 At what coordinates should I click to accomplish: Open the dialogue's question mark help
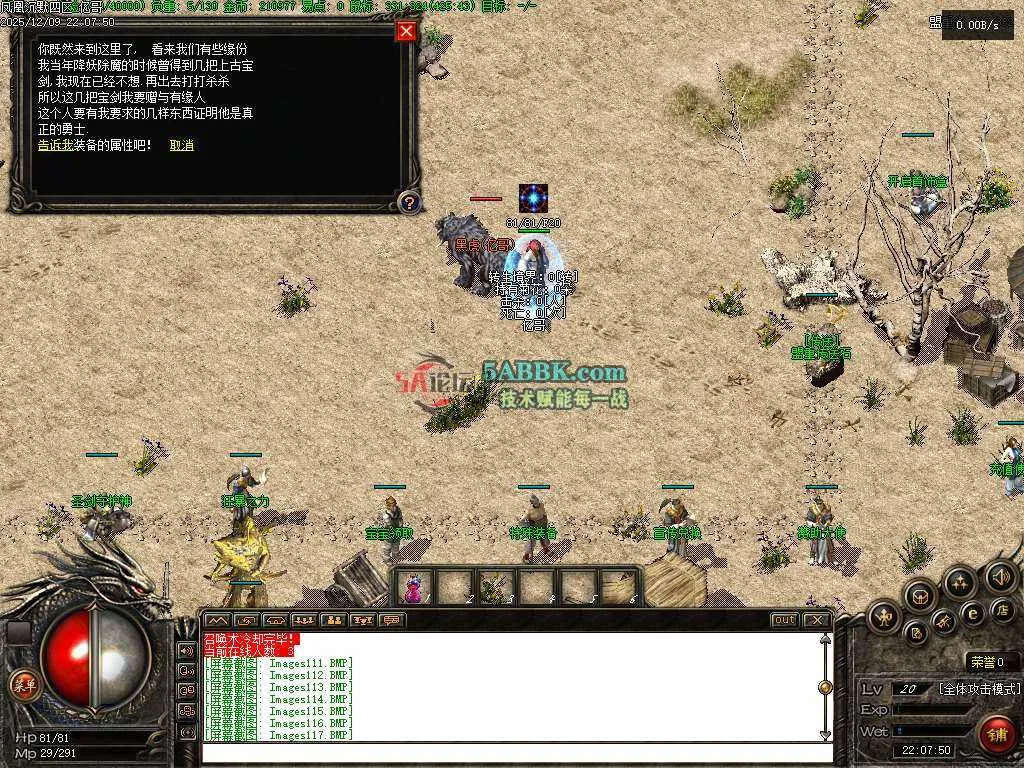click(408, 203)
